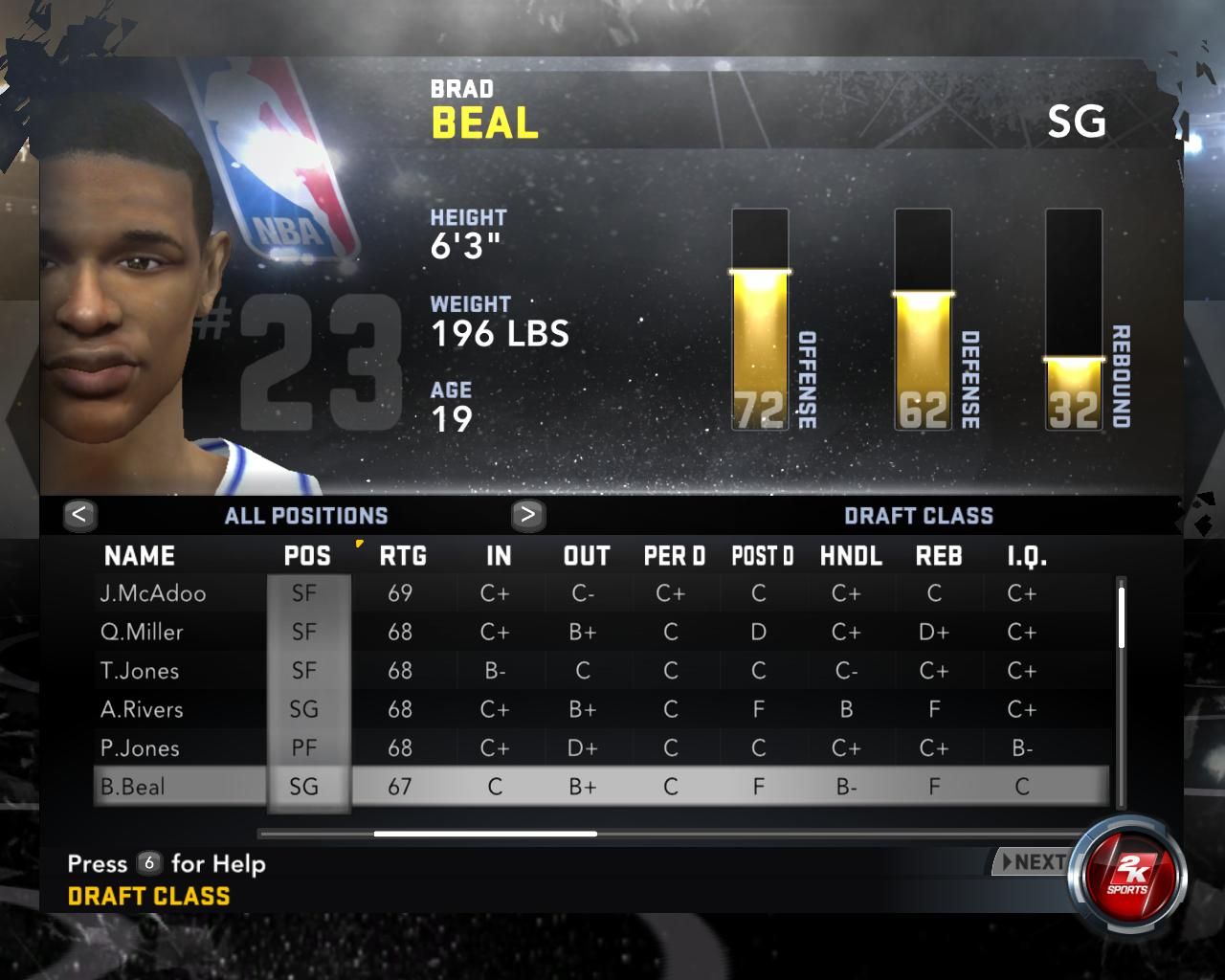Sort players by POS column header
This screenshot has width=1225, height=980.
(307, 556)
